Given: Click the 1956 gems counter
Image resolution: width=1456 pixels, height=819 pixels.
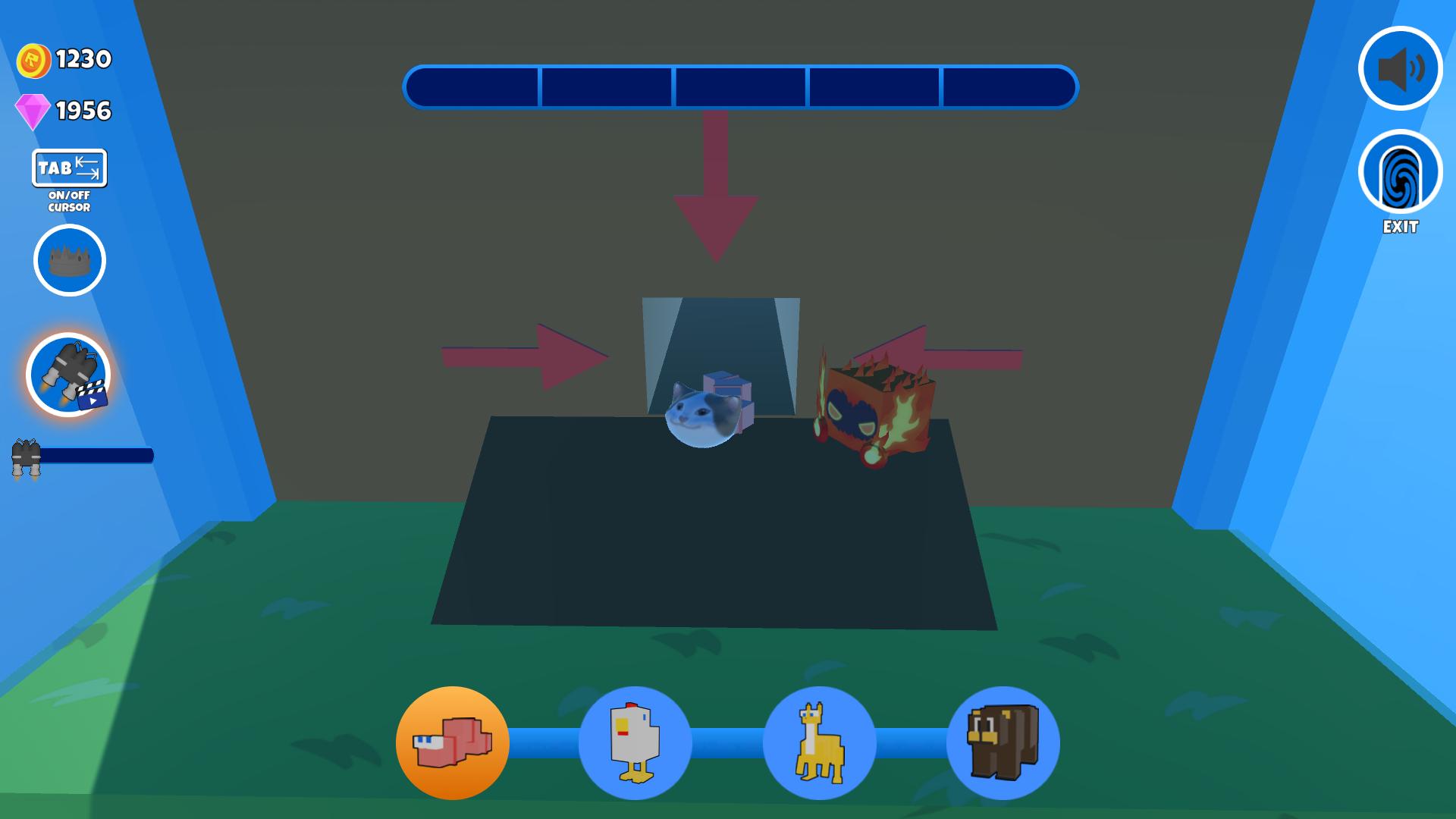Looking at the screenshot, I should (x=82, y=111).
